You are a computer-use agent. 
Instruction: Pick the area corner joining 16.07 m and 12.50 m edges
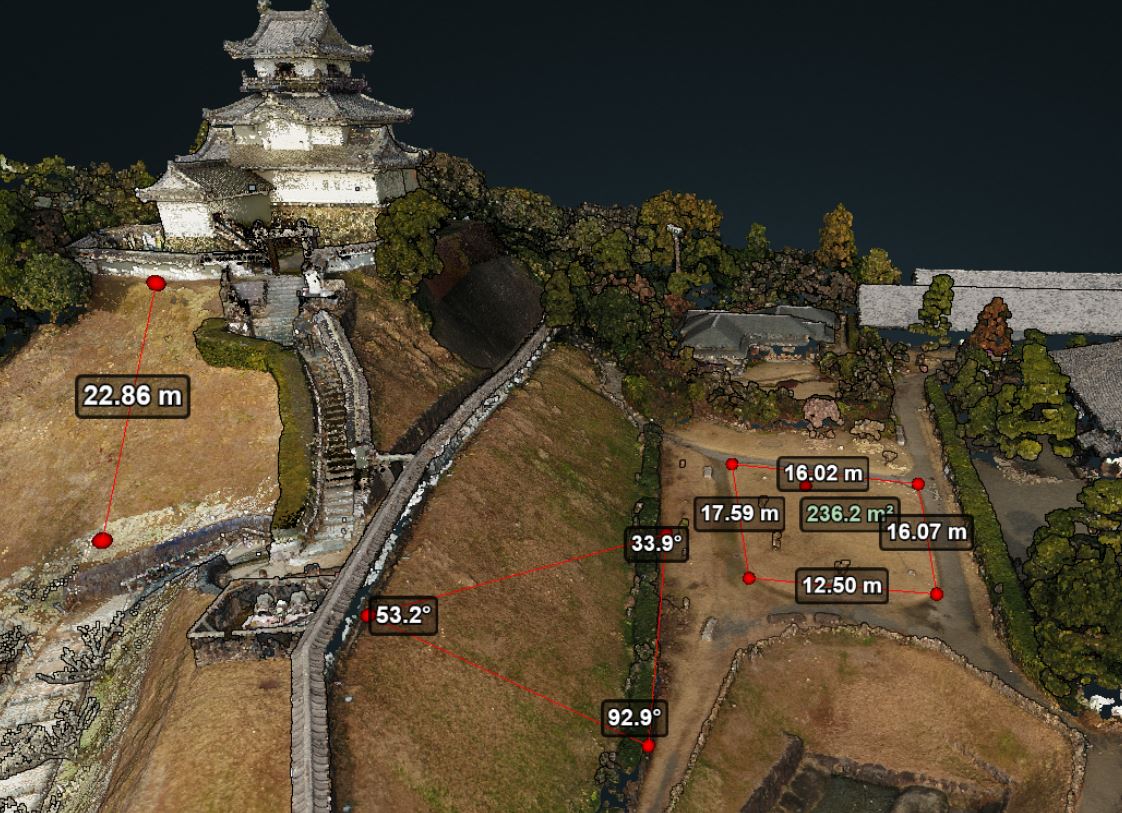click(936, 594)
